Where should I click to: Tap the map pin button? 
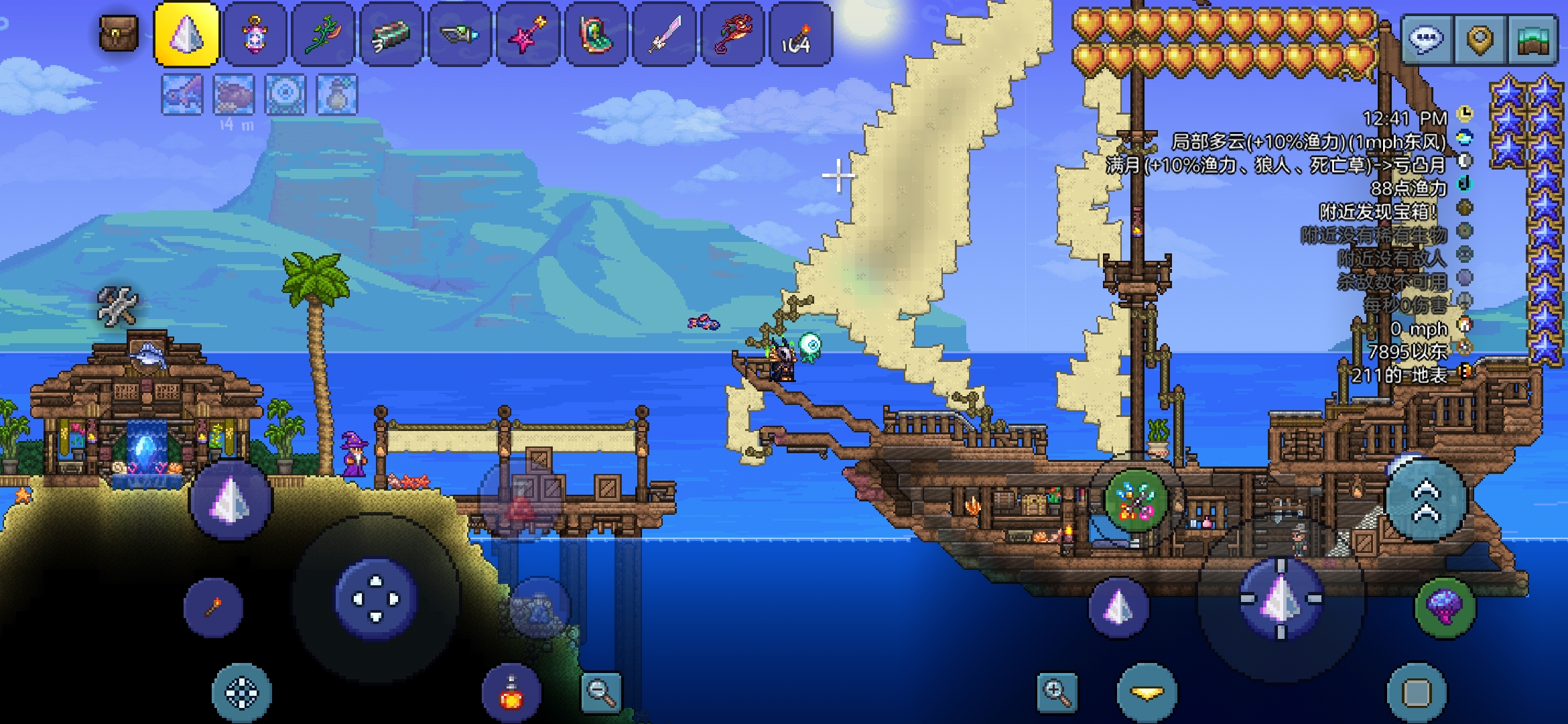coord(1480,40)
